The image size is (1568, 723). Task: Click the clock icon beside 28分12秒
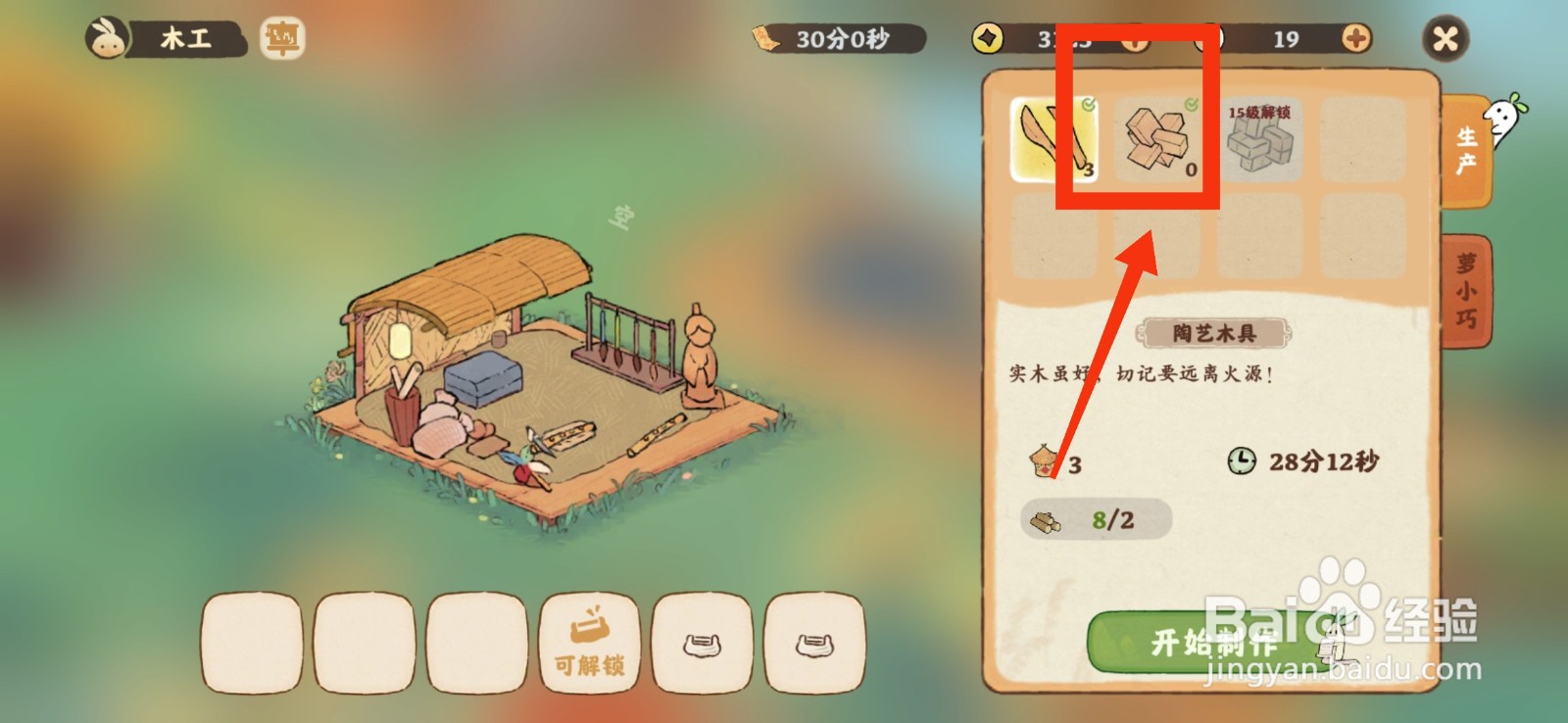pyautogui.click(x=1241, y=462)
